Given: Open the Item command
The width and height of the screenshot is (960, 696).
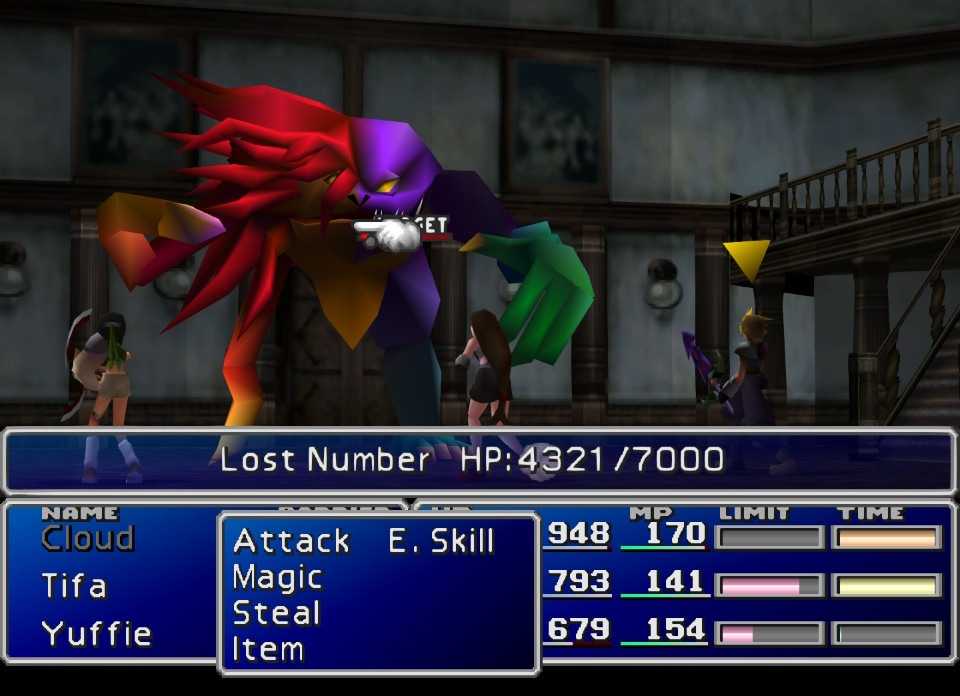Looking at the screenshot, I should click(267, 649).
